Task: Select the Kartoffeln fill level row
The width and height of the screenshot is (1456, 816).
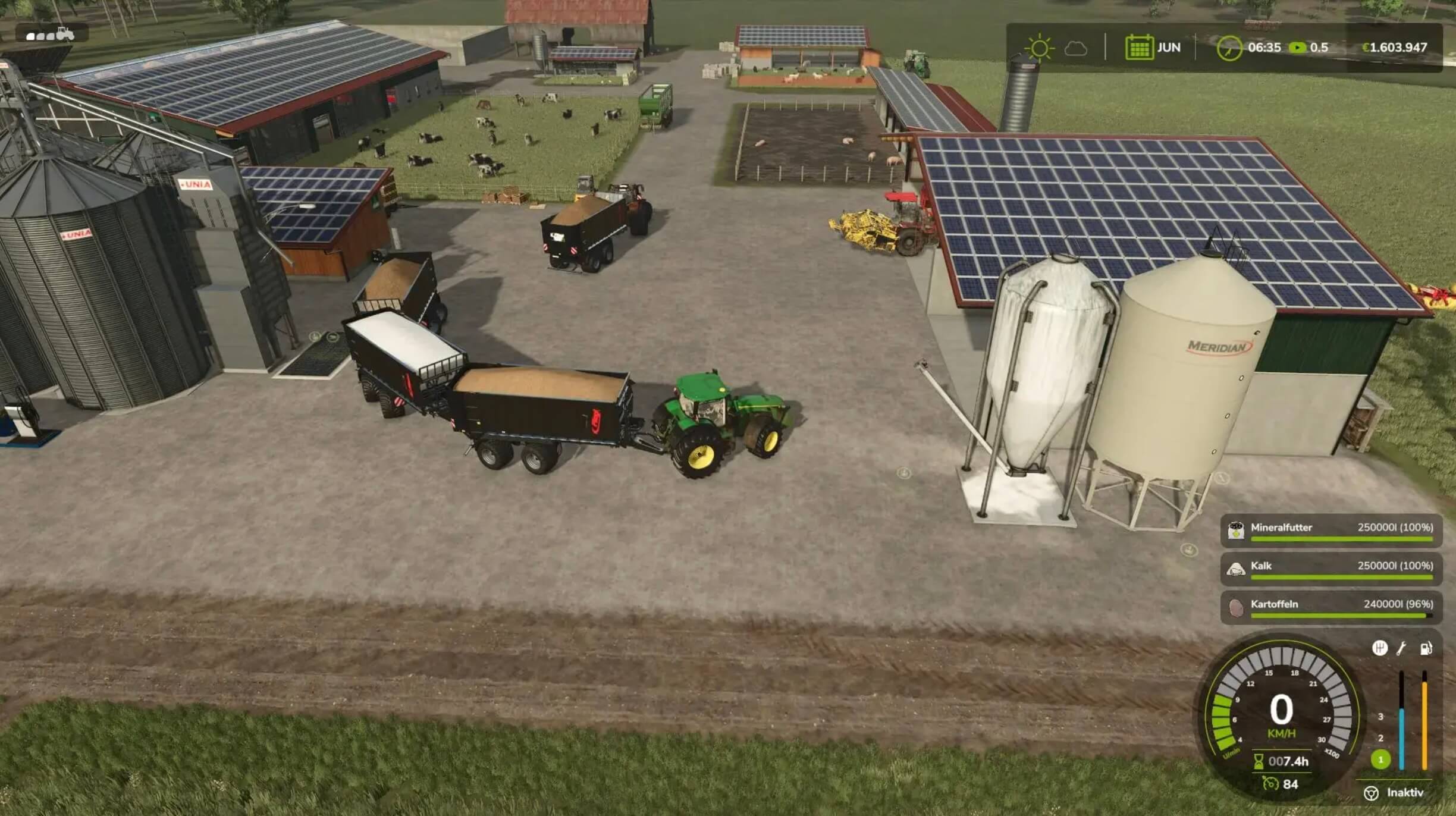Action: (x=1331, y=607)
